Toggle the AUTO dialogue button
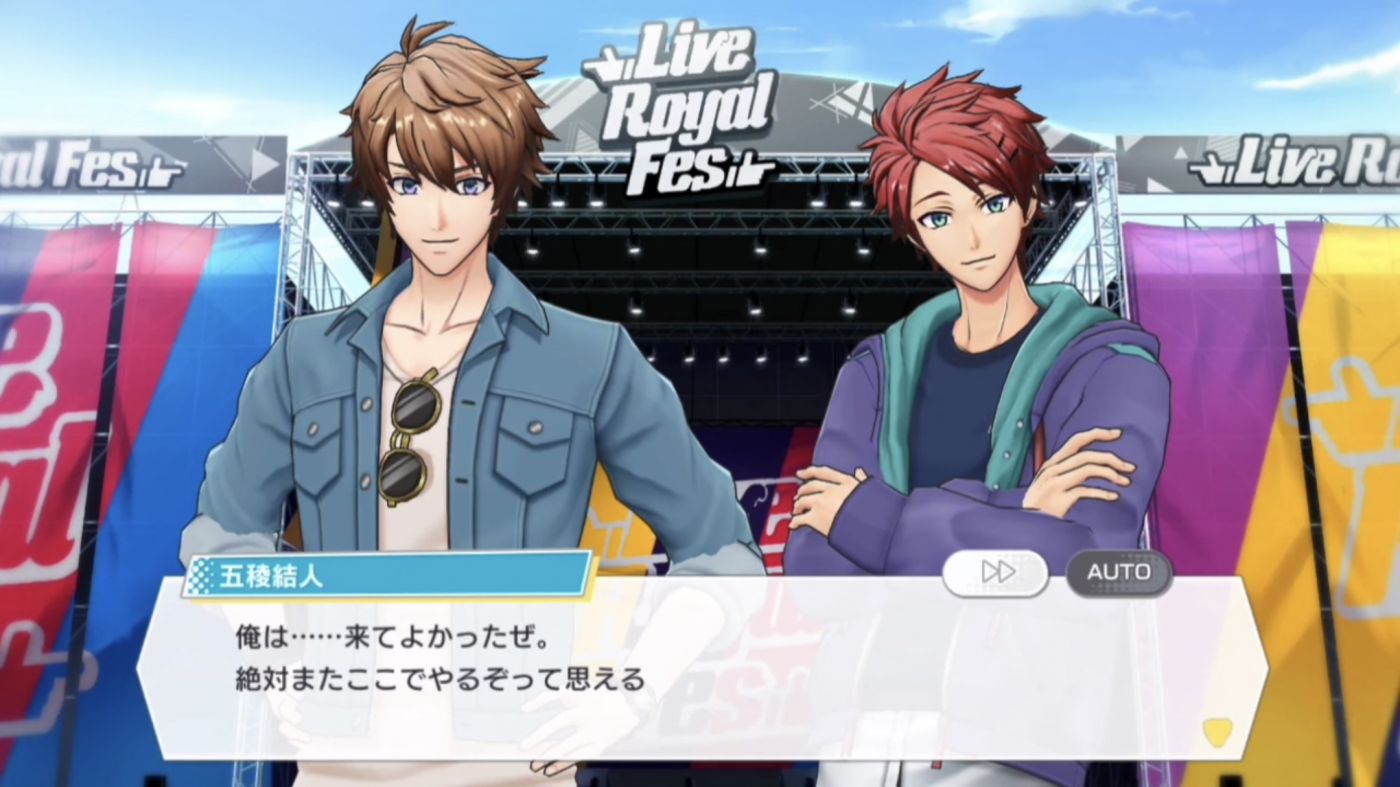 pos(1118,572)
